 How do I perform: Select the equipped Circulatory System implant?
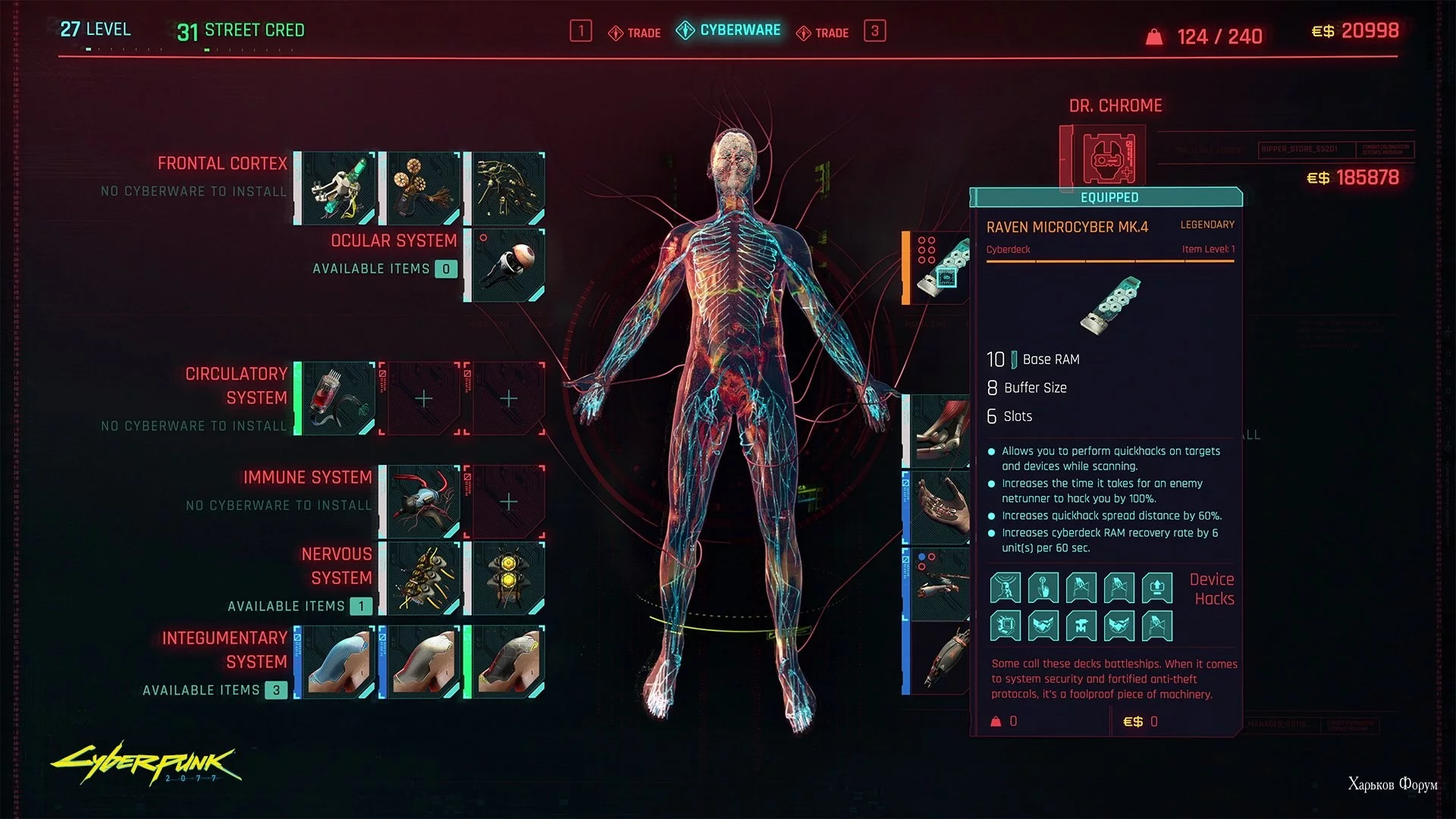(x=338, y=398)
